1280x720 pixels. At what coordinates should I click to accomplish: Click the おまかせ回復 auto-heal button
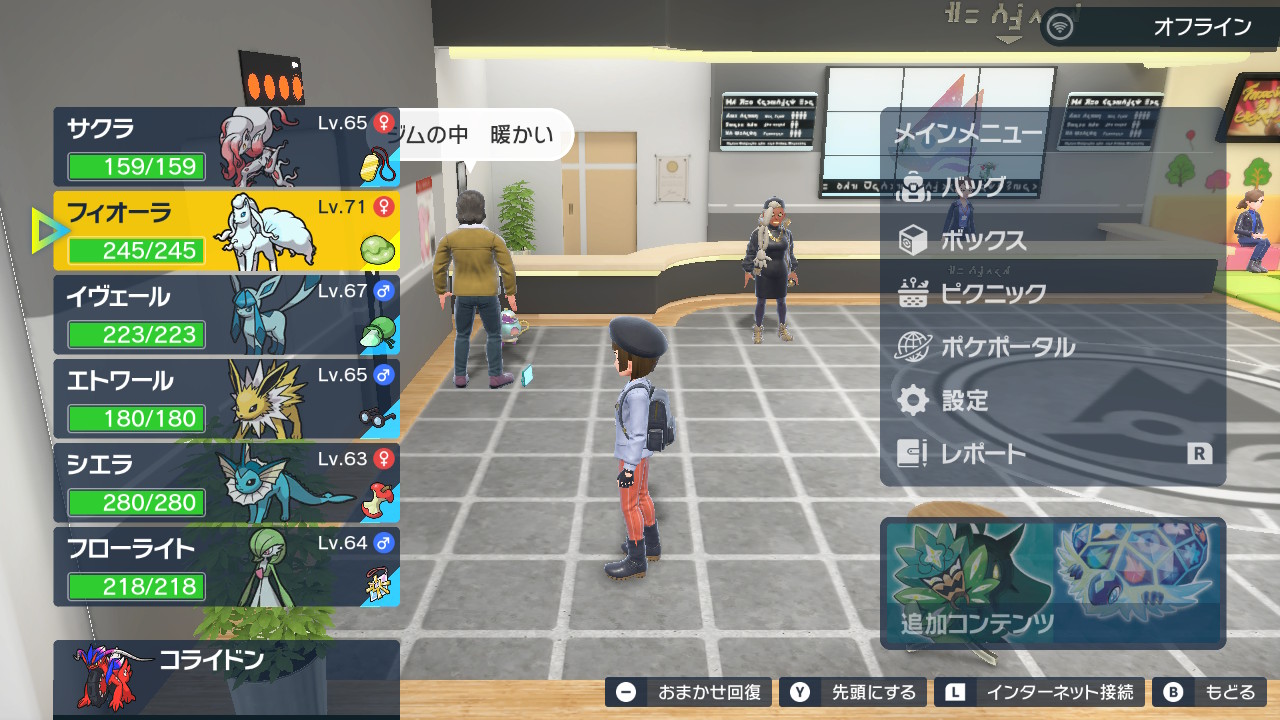point(690,692)
